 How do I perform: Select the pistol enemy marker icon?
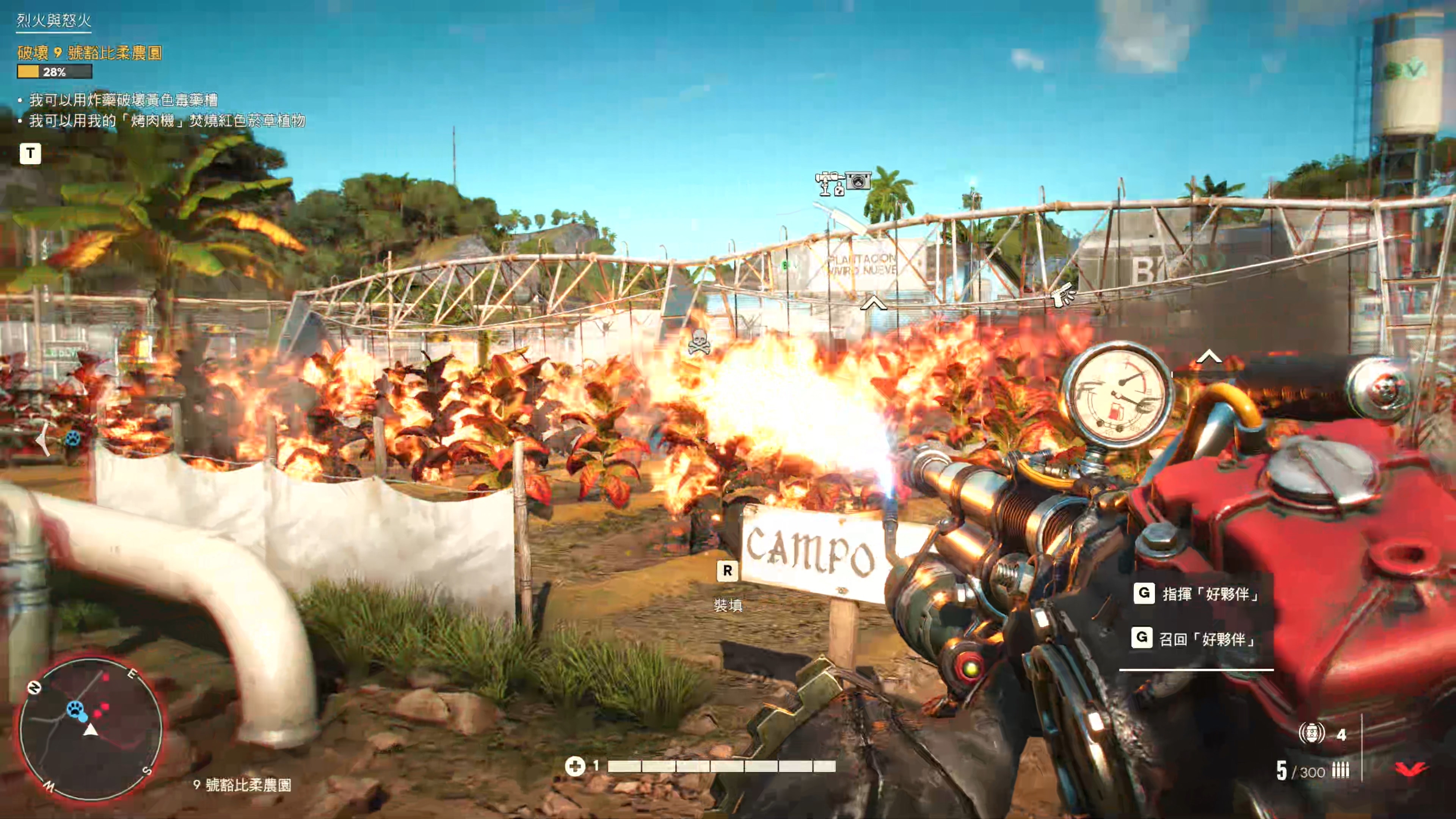tap(1063, 294)
